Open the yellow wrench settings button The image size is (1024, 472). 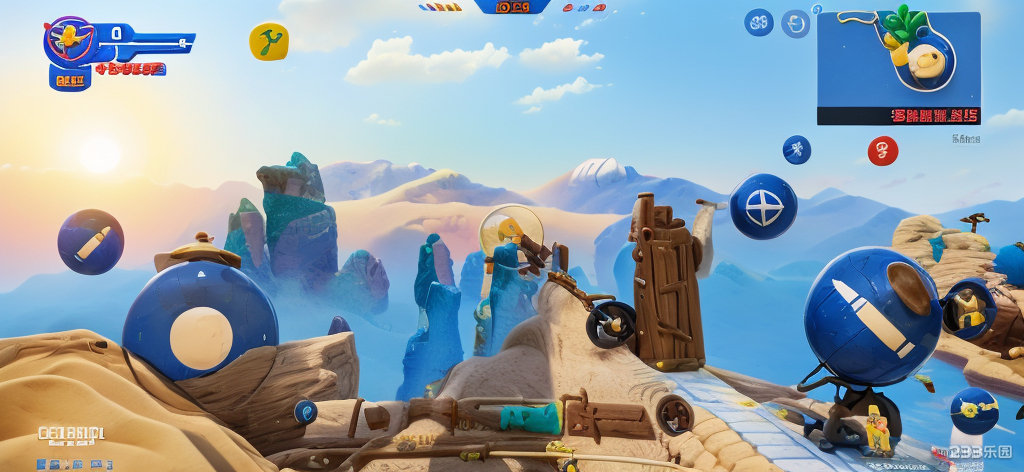268,42
